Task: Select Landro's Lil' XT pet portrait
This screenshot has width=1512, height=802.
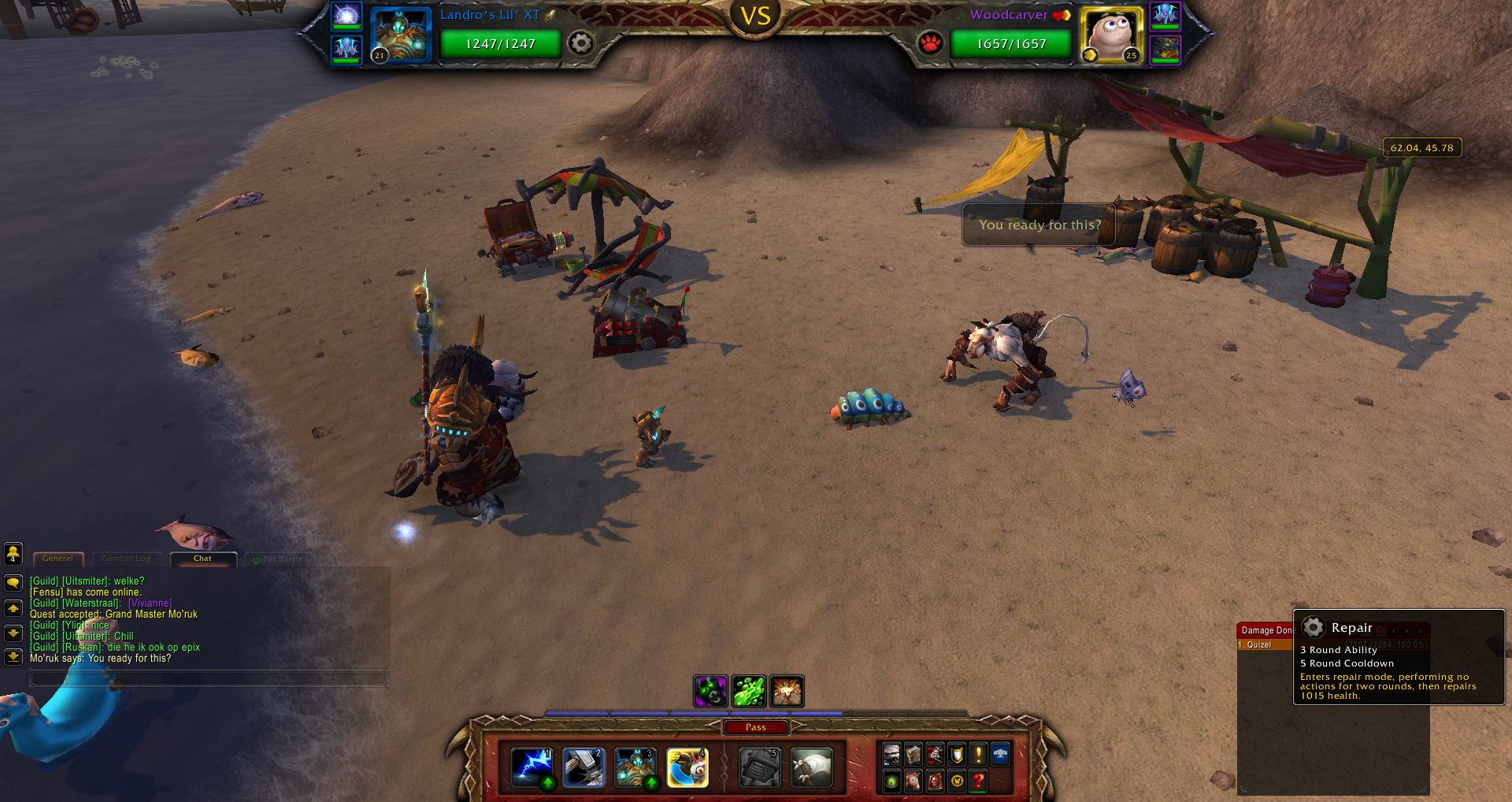Action: (x=401, y=35)
